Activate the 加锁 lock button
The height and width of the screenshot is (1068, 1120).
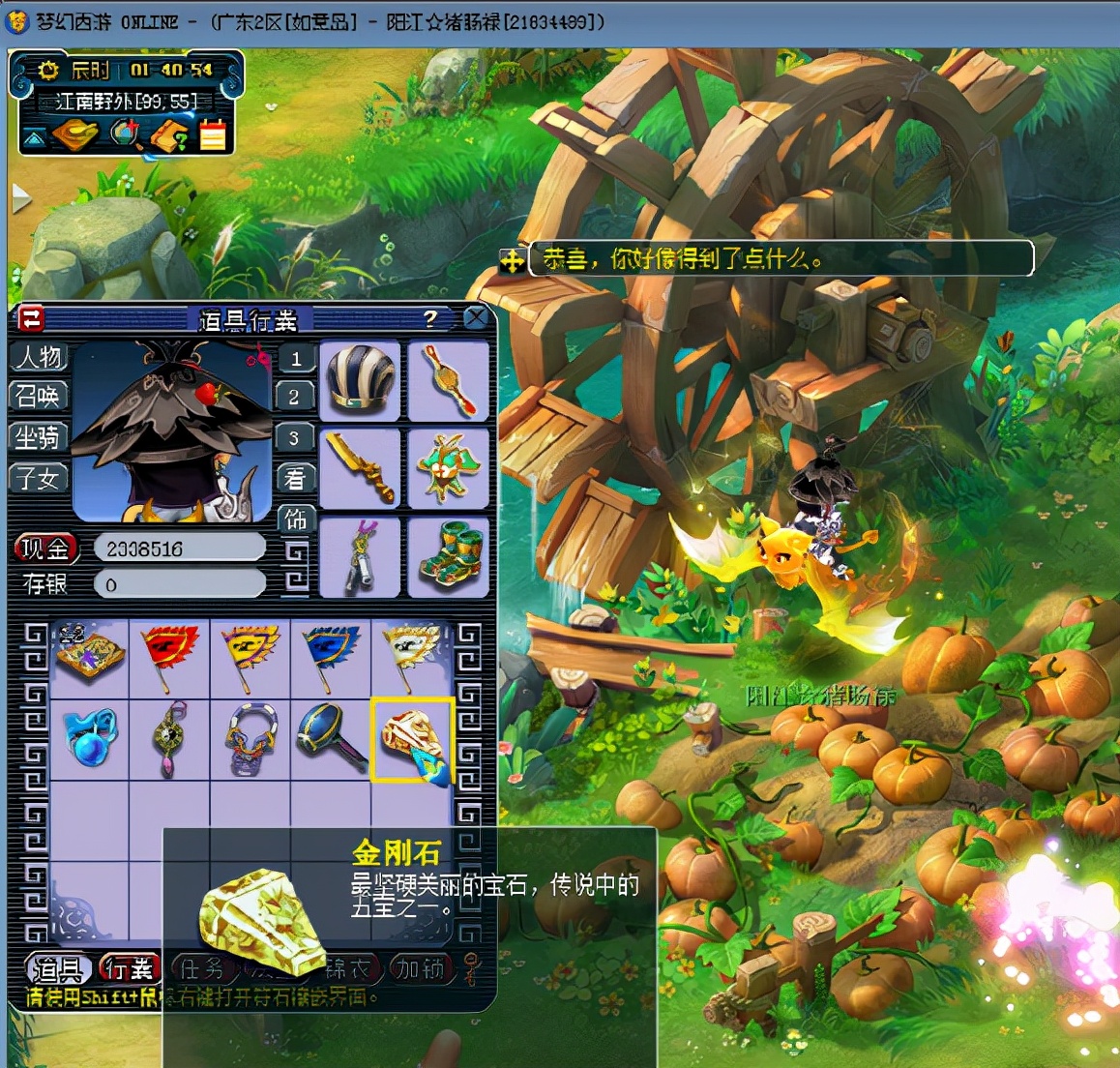tap(420, 967)
